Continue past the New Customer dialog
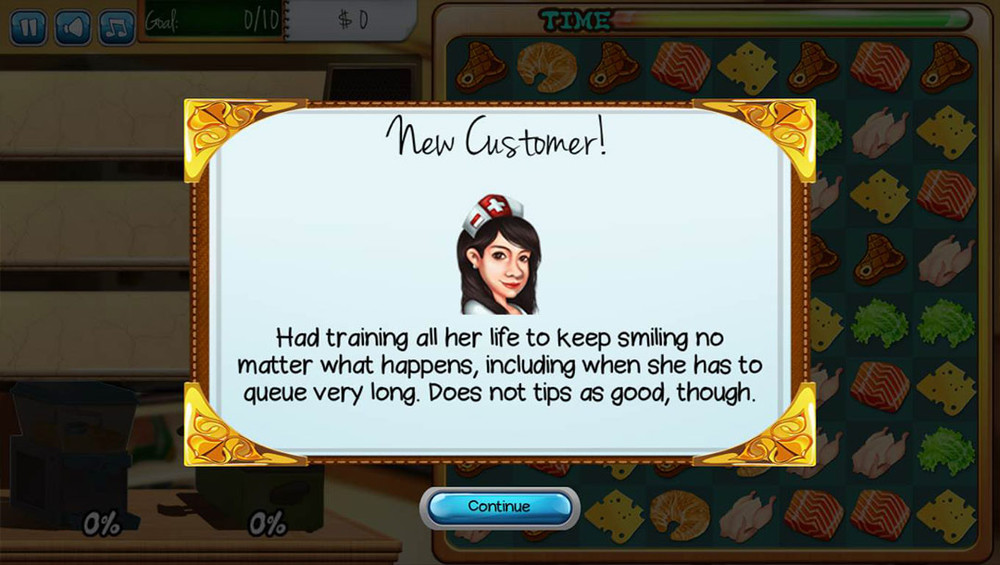 click(499, 507)
